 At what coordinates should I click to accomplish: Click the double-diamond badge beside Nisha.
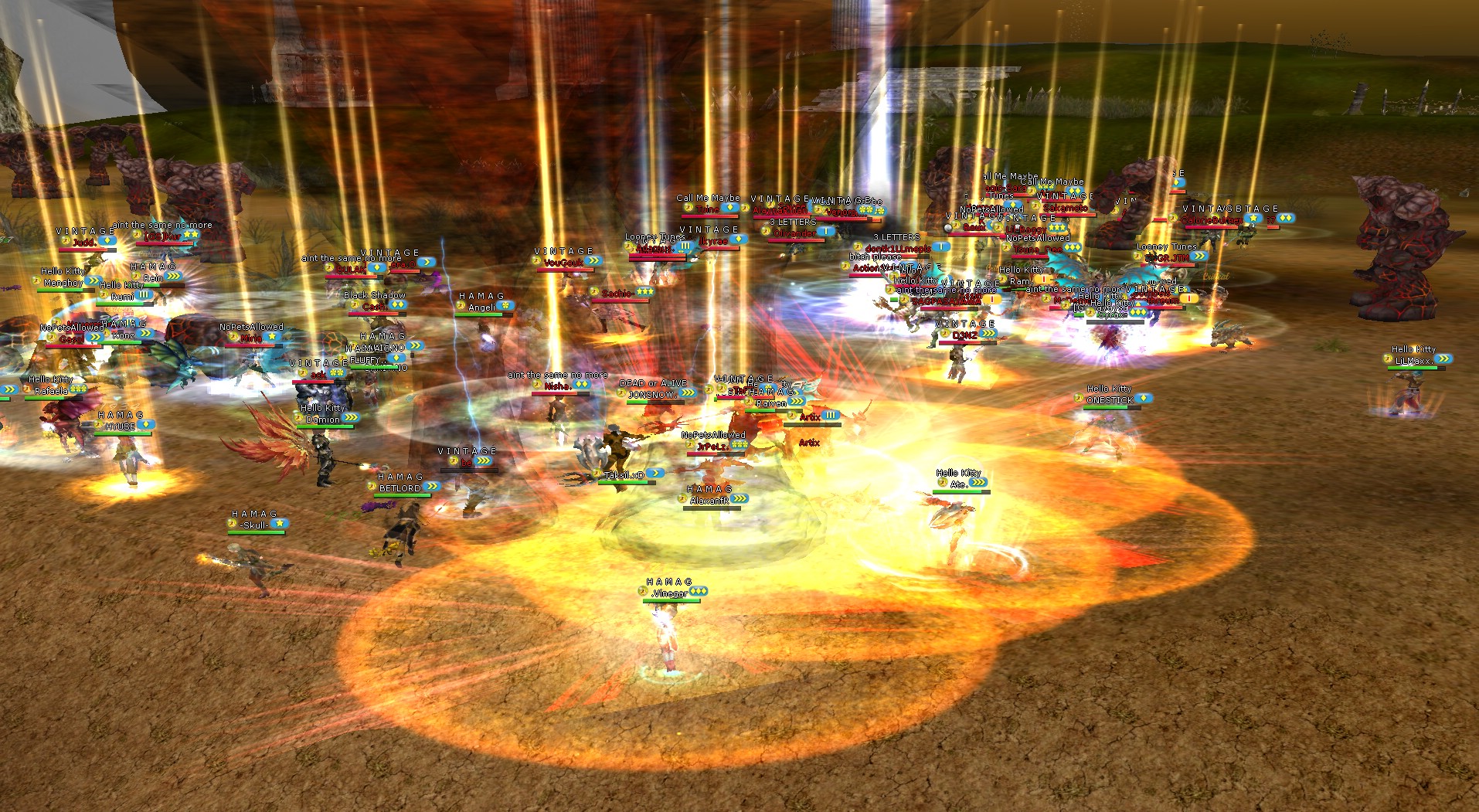click(x=582, y=385)
